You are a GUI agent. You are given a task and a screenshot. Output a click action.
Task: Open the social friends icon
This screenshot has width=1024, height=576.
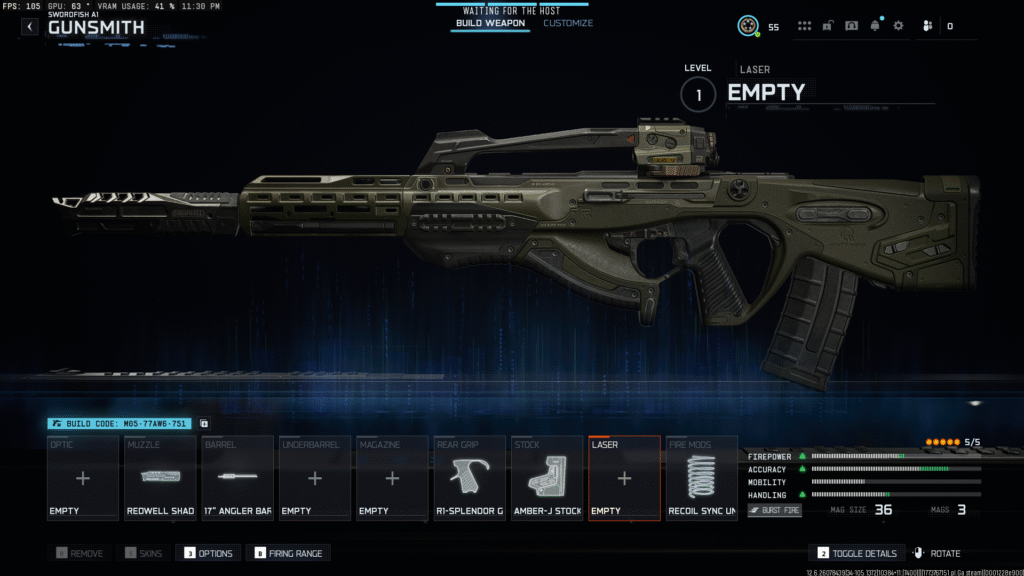point(928,26)
